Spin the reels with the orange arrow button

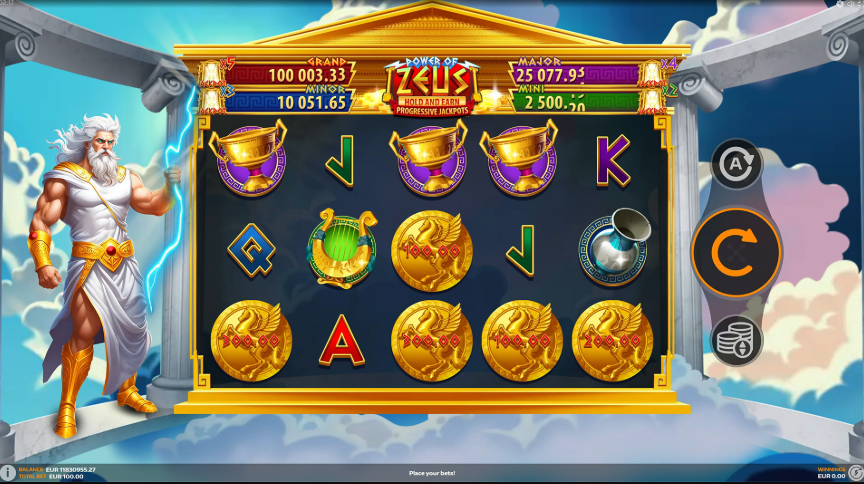click(737, 251)
